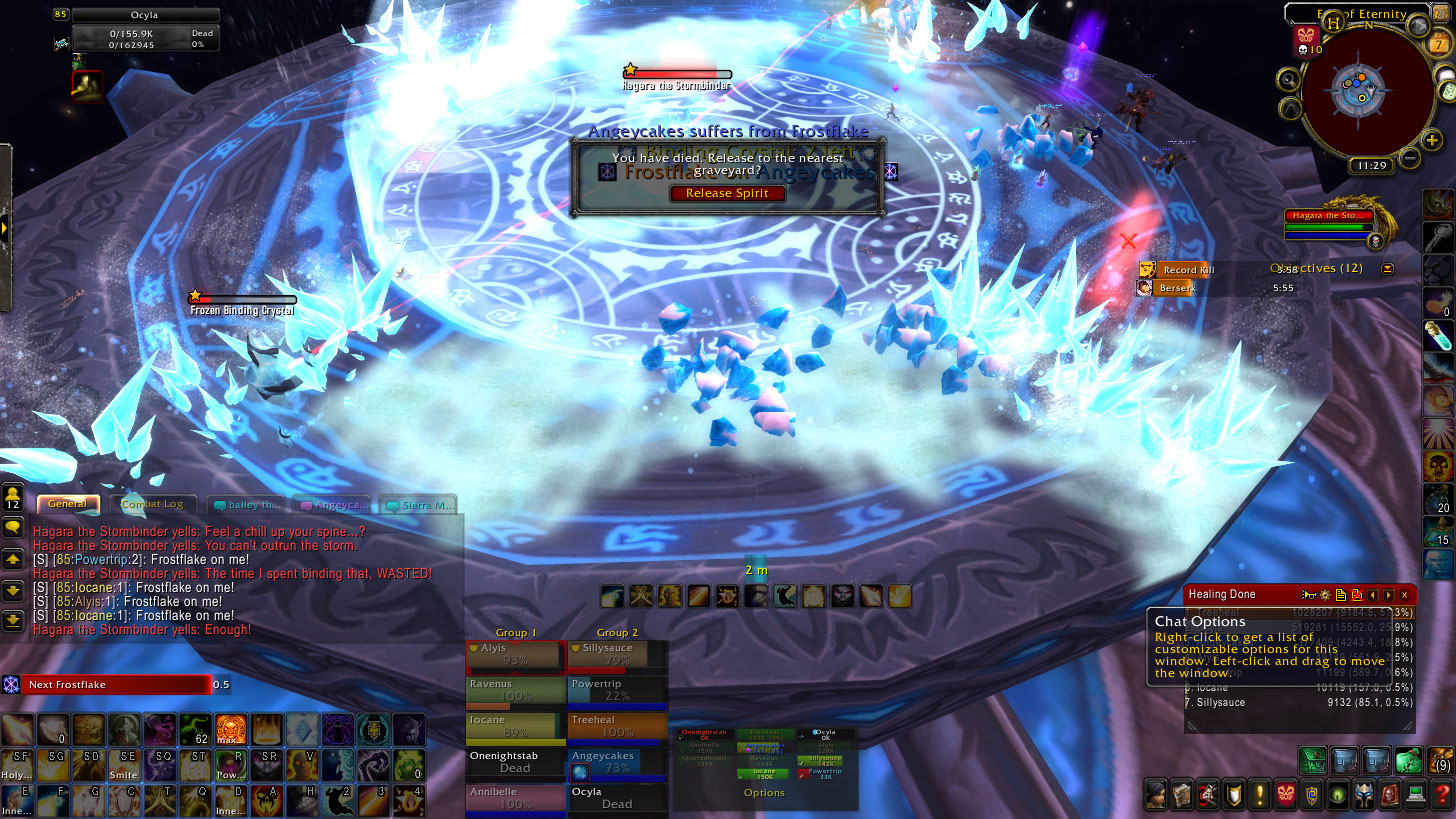
Task: Select Treeheal's raid frame
Action: (617, 726)
